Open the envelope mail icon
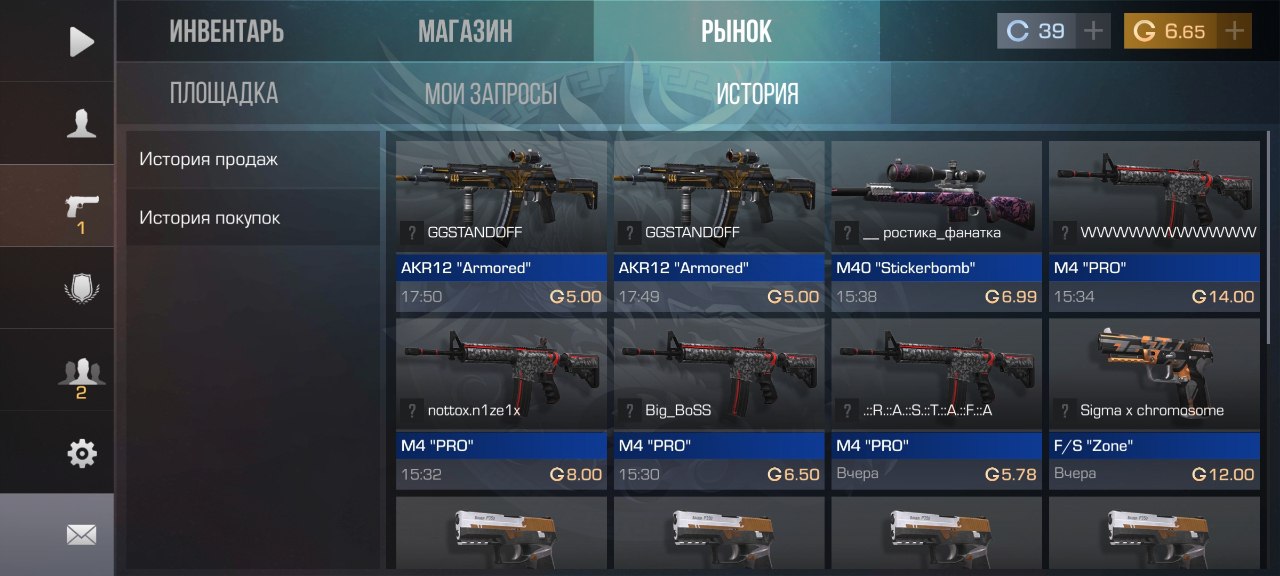This screenshot has height=576, width=1280. click(81, 535)
